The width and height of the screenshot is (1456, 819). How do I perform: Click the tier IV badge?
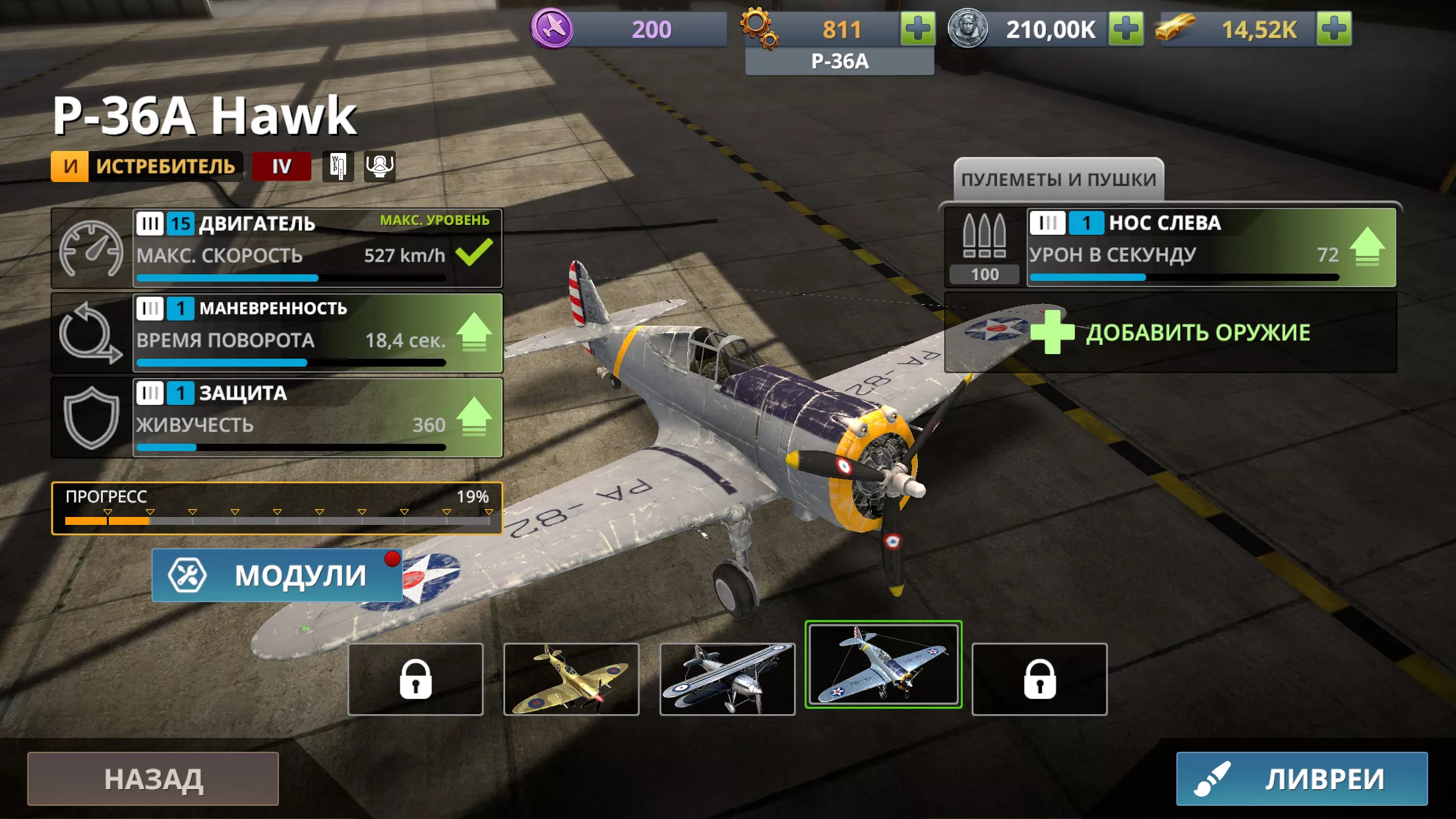coord(282,166)
